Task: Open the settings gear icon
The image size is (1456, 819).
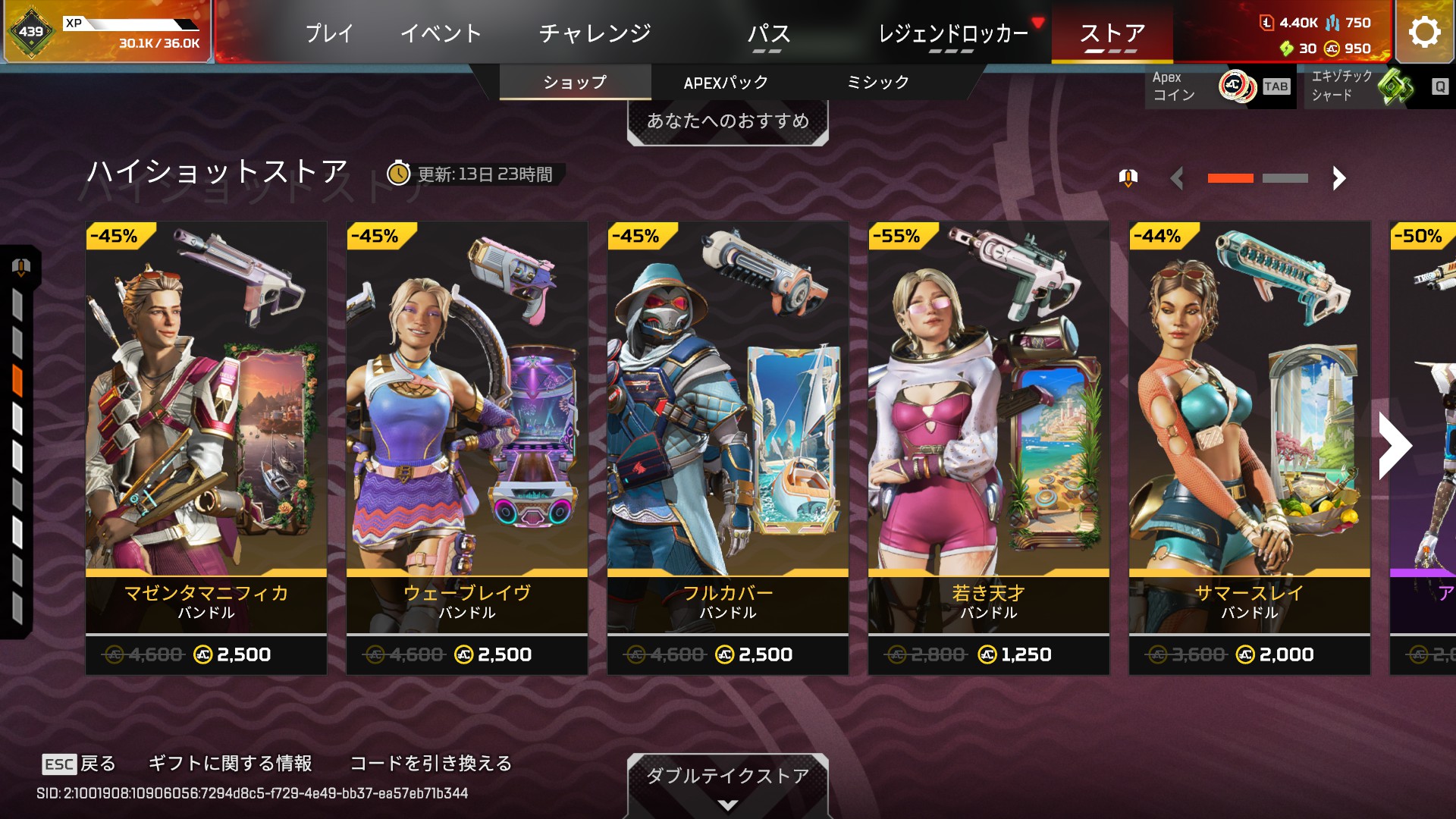Action: pos(1424,32)
